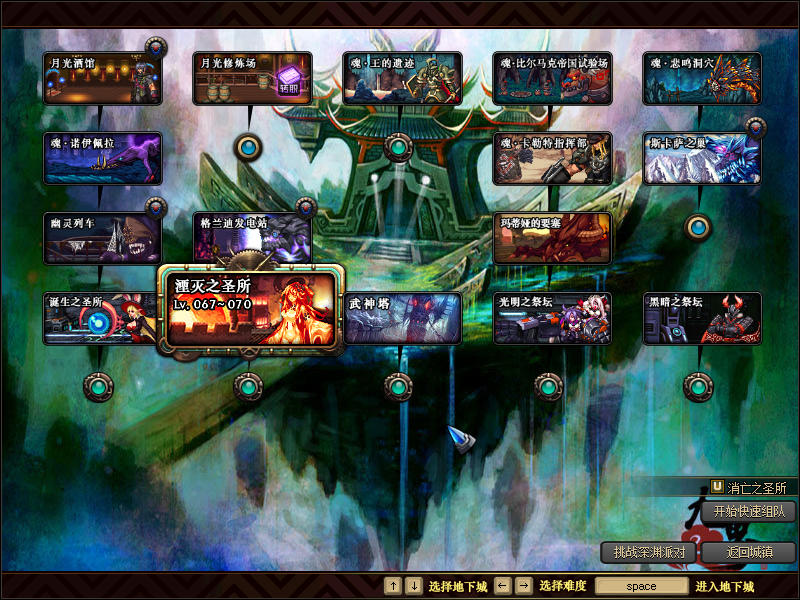The image size is (800, 600).
Task: Return to town with 返回城镇
Action: point(748,552)
